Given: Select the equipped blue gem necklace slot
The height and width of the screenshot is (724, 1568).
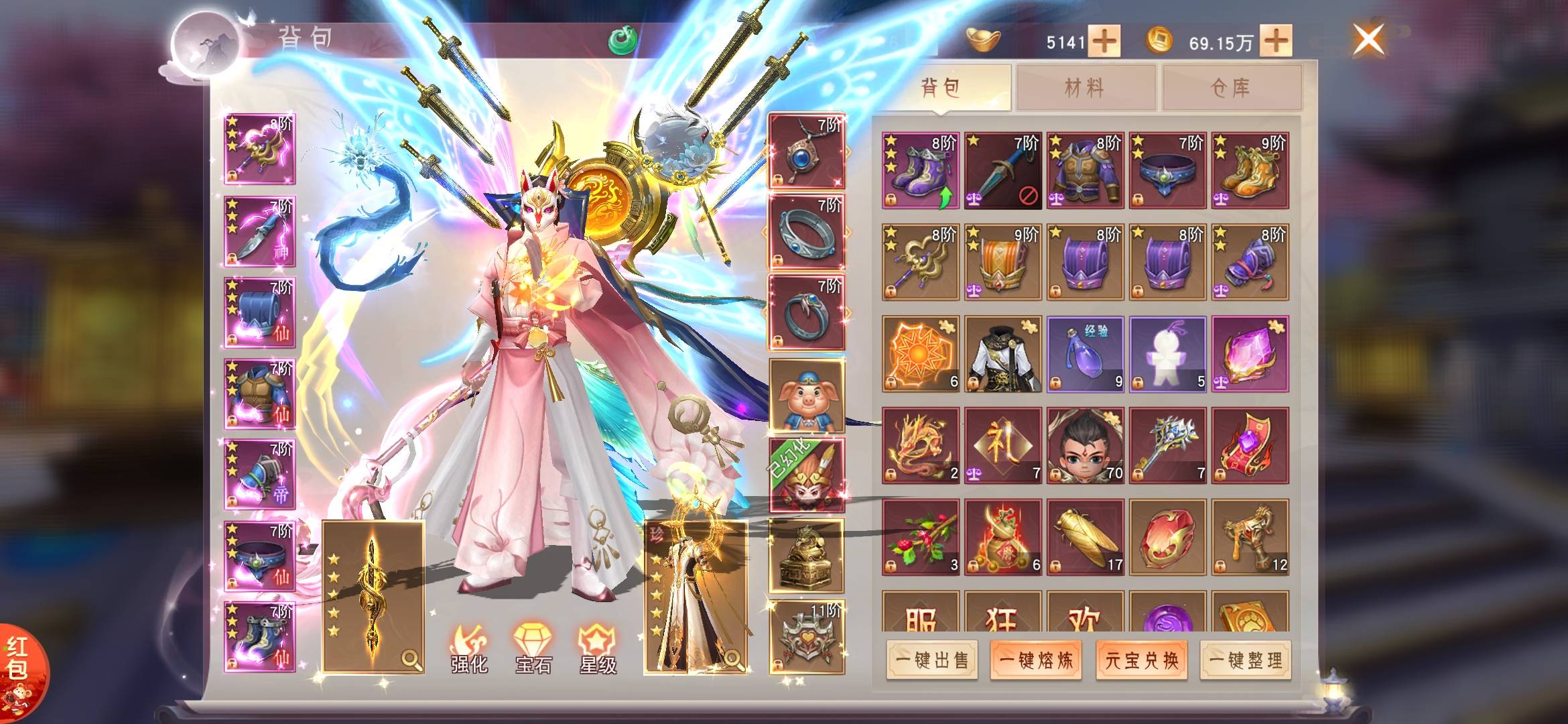Looking at the screenshot, I should (806, 152).
